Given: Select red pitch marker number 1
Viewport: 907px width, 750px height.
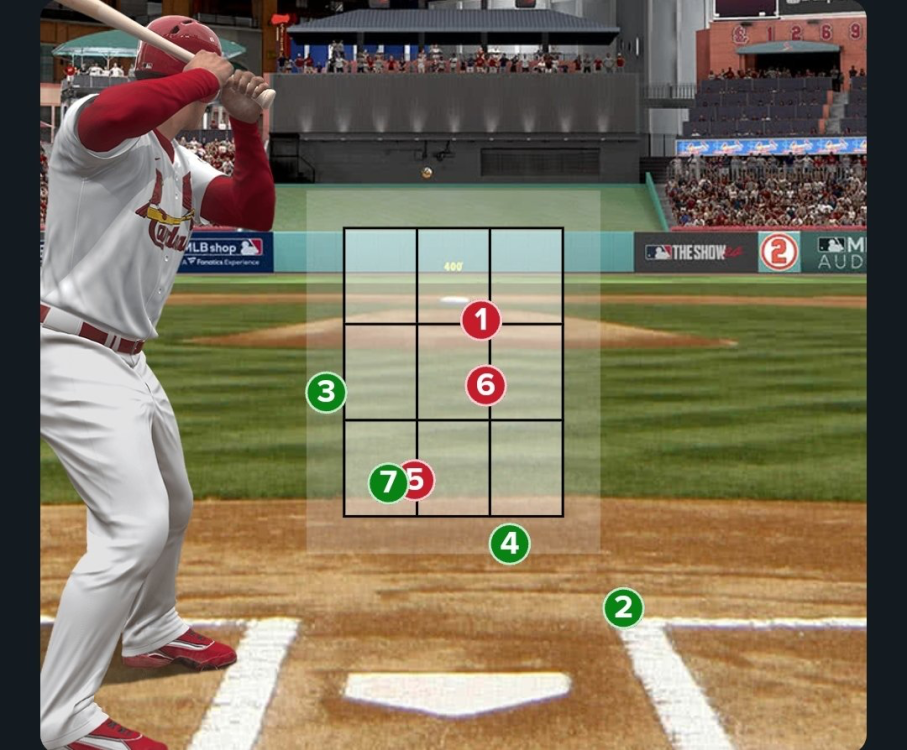Looking at the screenshot, I should pos(481,321).
